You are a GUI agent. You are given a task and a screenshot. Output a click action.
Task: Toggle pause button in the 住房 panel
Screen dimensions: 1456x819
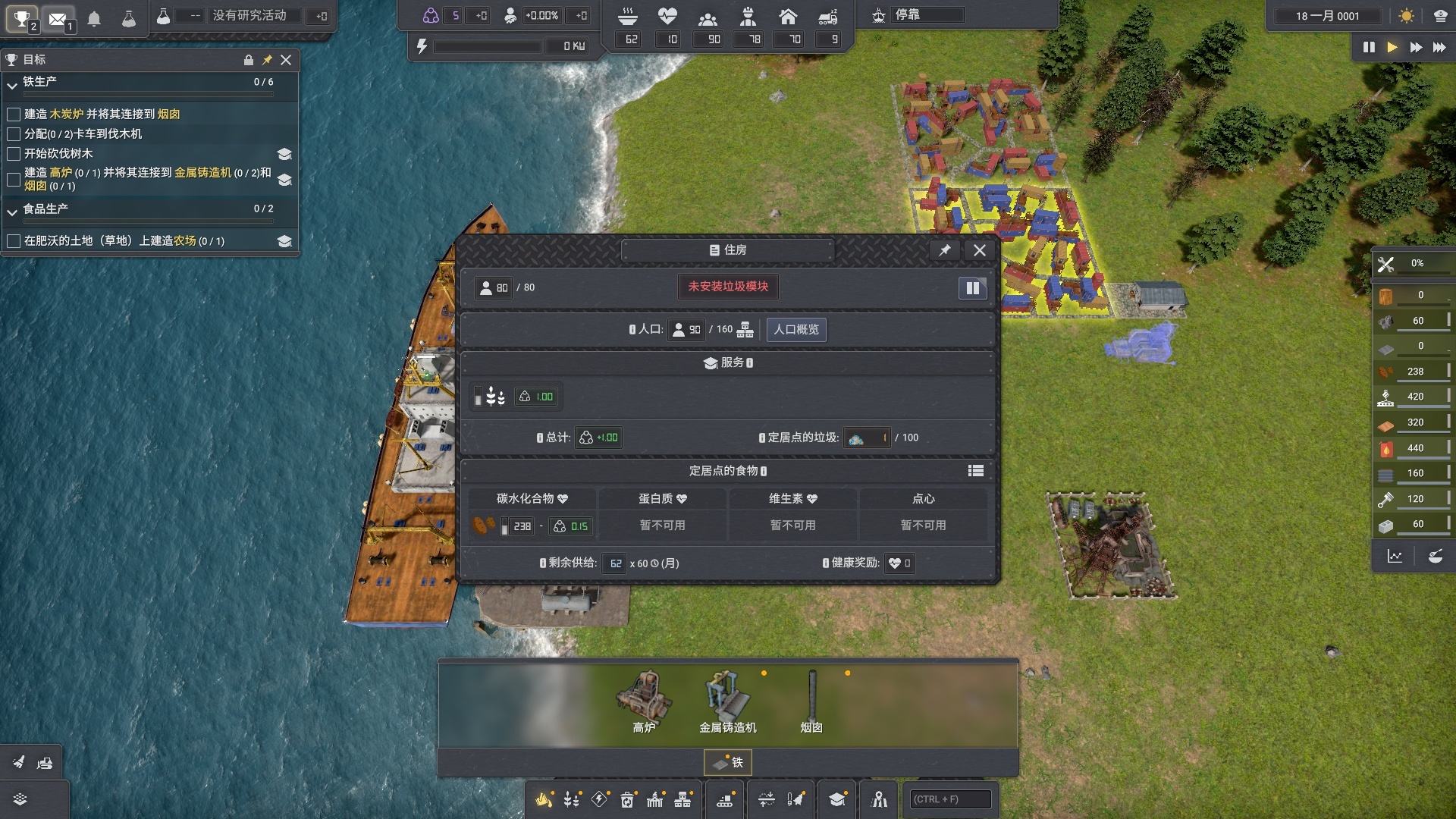[973, 288]
